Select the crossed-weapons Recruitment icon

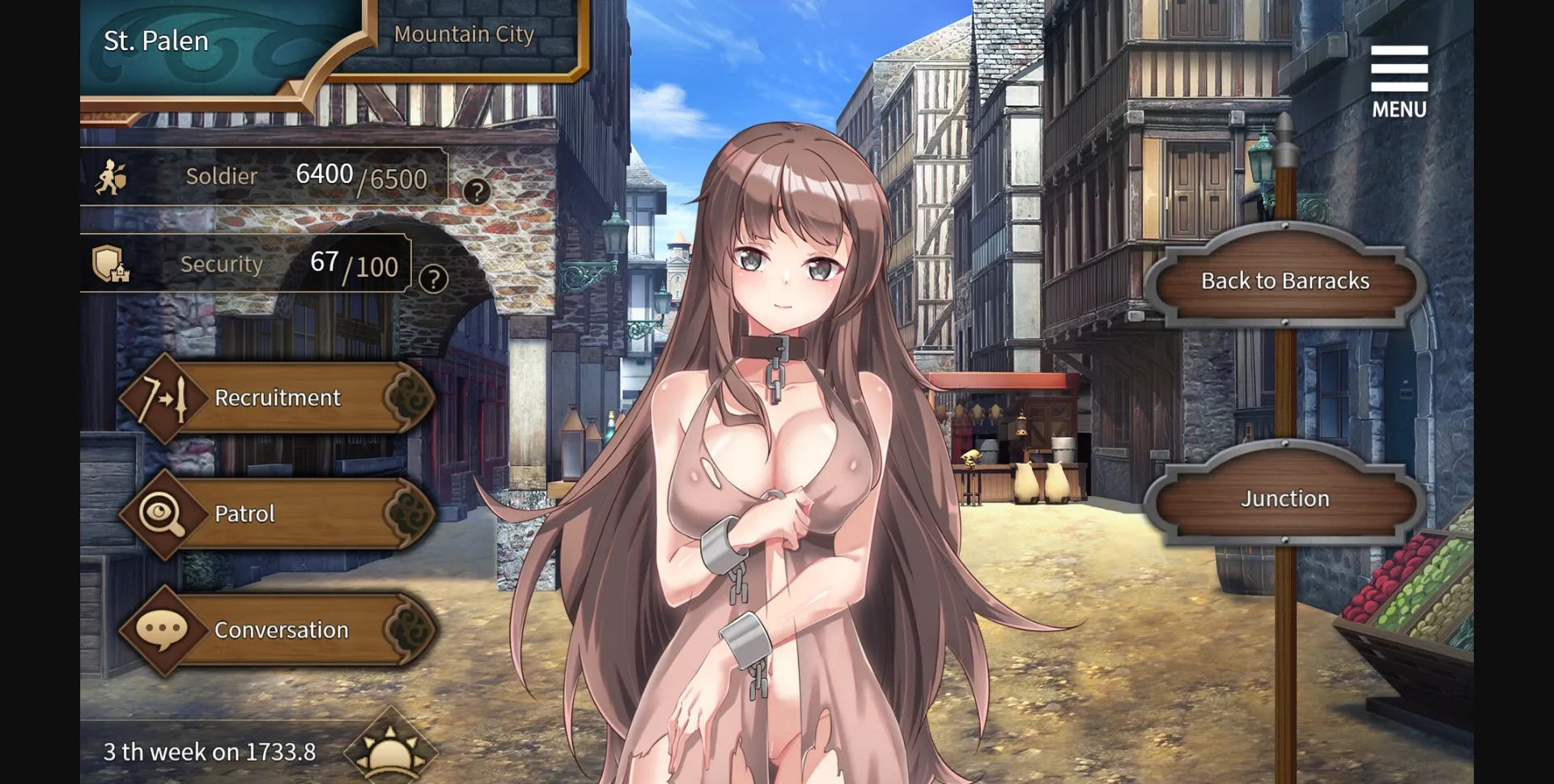click(162, 397)
